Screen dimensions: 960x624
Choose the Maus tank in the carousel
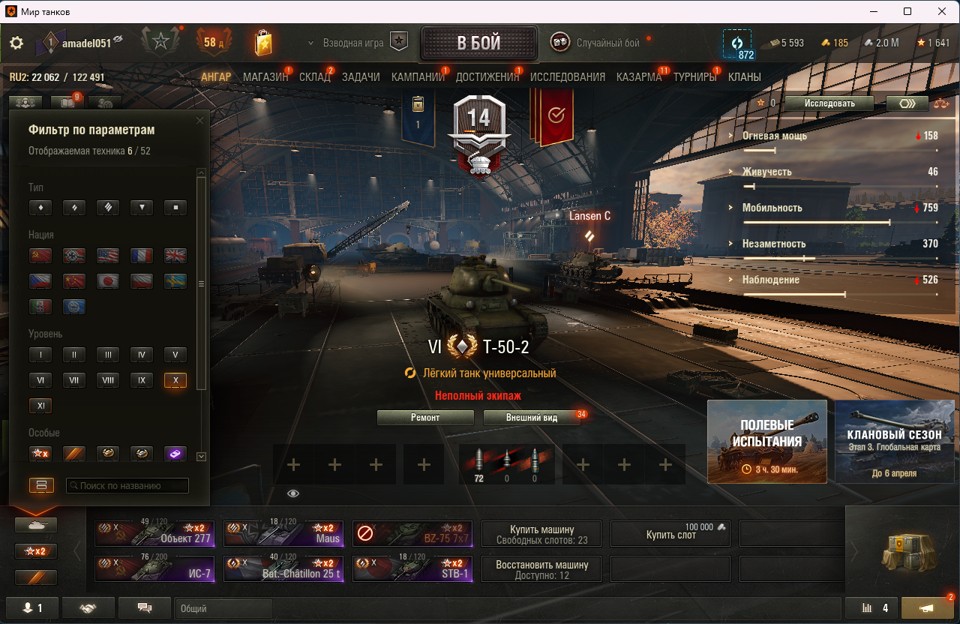[283, 533]
